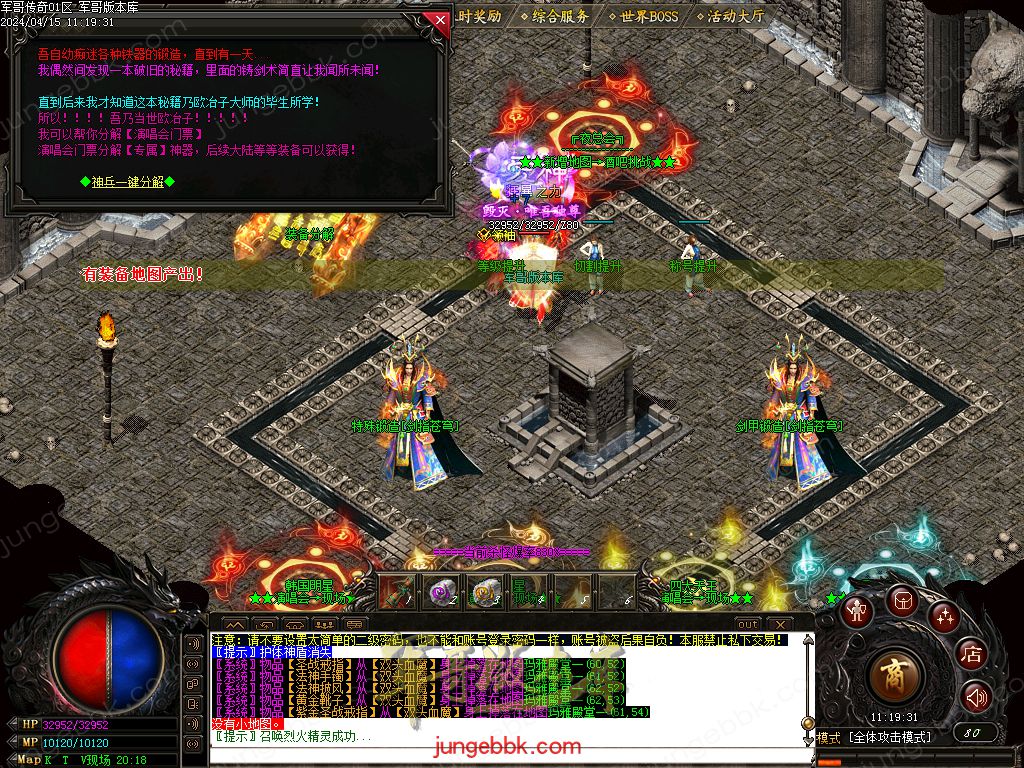Select the first chat channel tab with peak icon
This screenshot has width=1024, height=768.
point(234,625)
